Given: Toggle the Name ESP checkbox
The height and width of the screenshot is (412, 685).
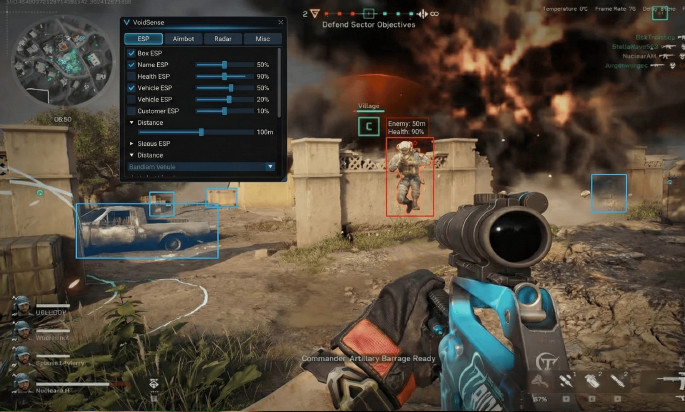Looking at the screenshot, I should click(x=131, y=65).
